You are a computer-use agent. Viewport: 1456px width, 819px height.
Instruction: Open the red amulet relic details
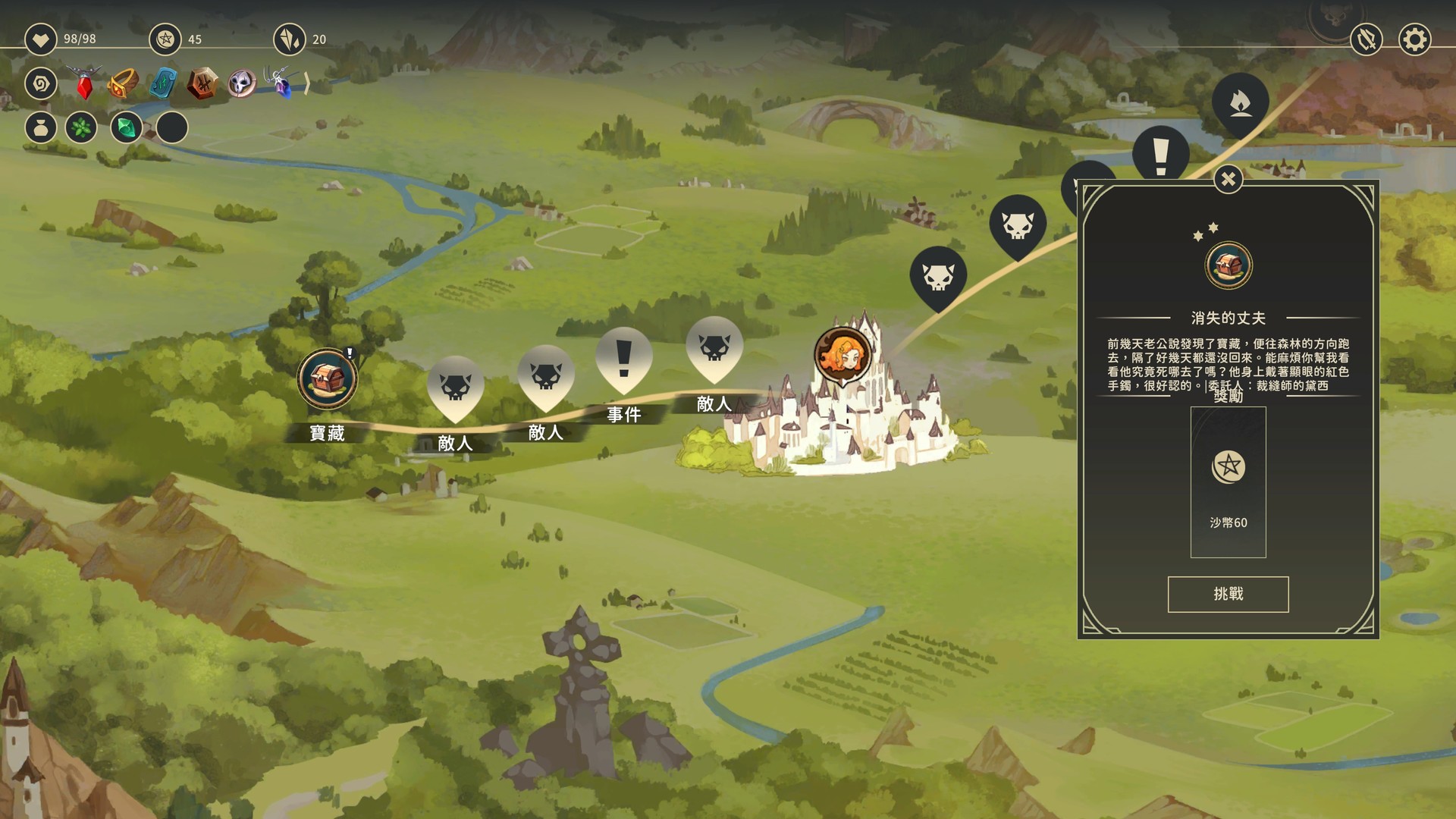point(83,83)
